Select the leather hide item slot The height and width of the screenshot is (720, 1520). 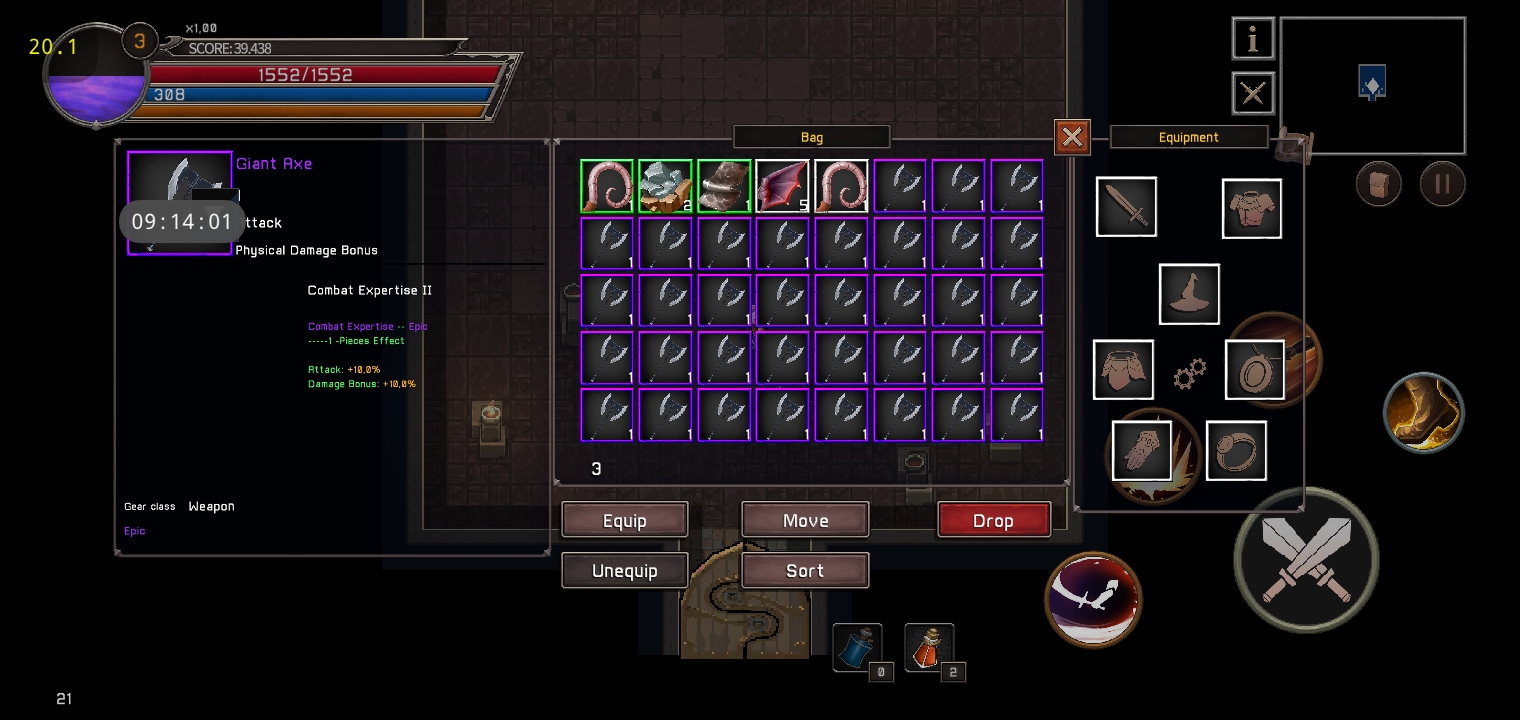pyautogui.click(x=724, y=187)
